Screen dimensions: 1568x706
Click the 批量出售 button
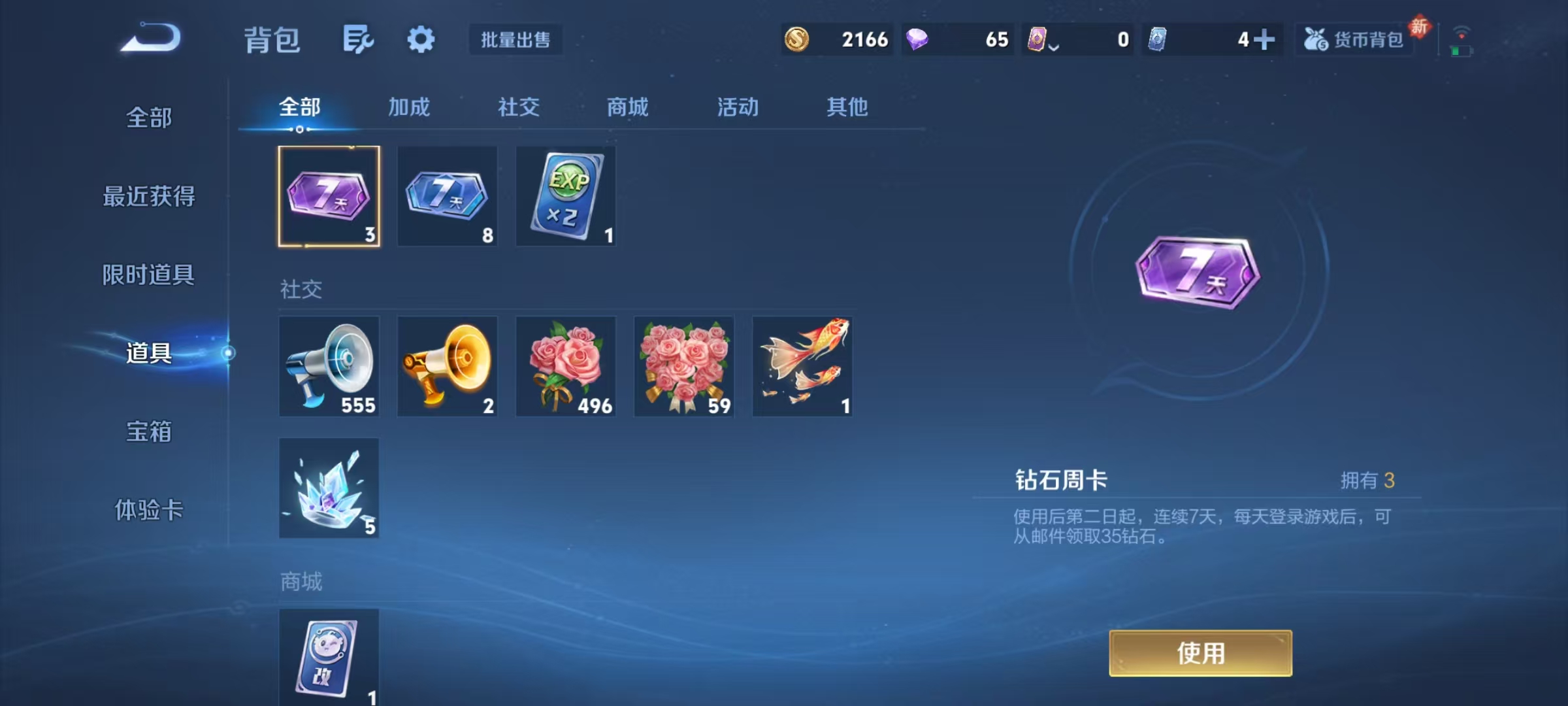click(x=515, y=39)
